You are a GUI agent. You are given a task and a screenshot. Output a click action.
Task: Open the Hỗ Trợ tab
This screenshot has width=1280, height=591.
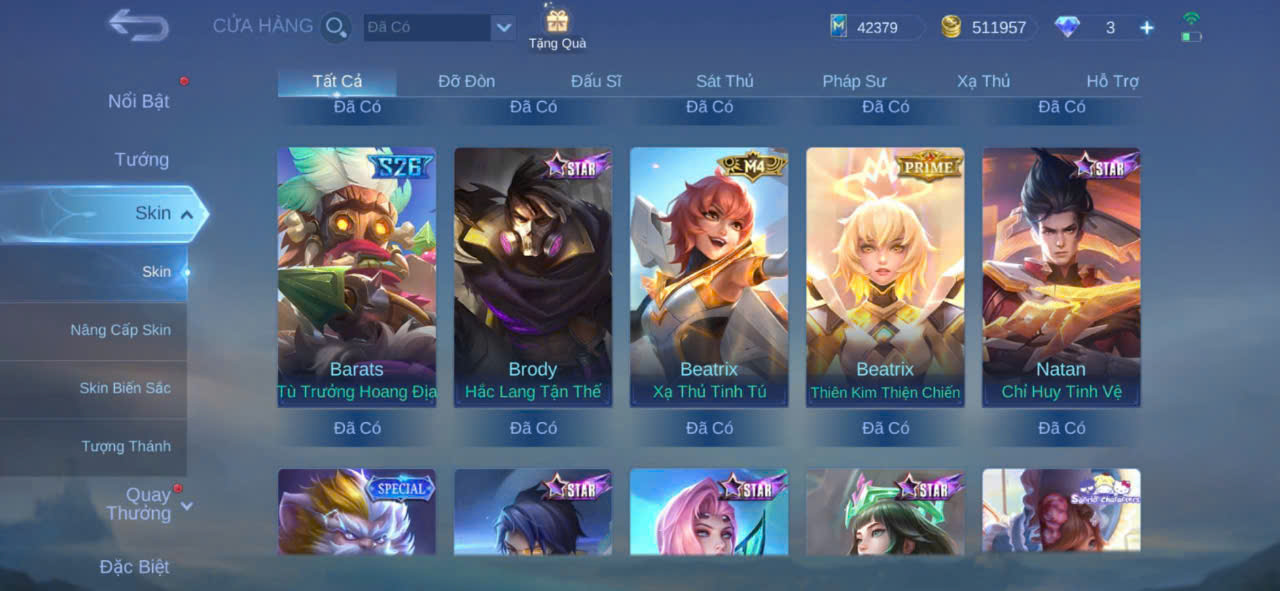click(x=1112, y=81)
